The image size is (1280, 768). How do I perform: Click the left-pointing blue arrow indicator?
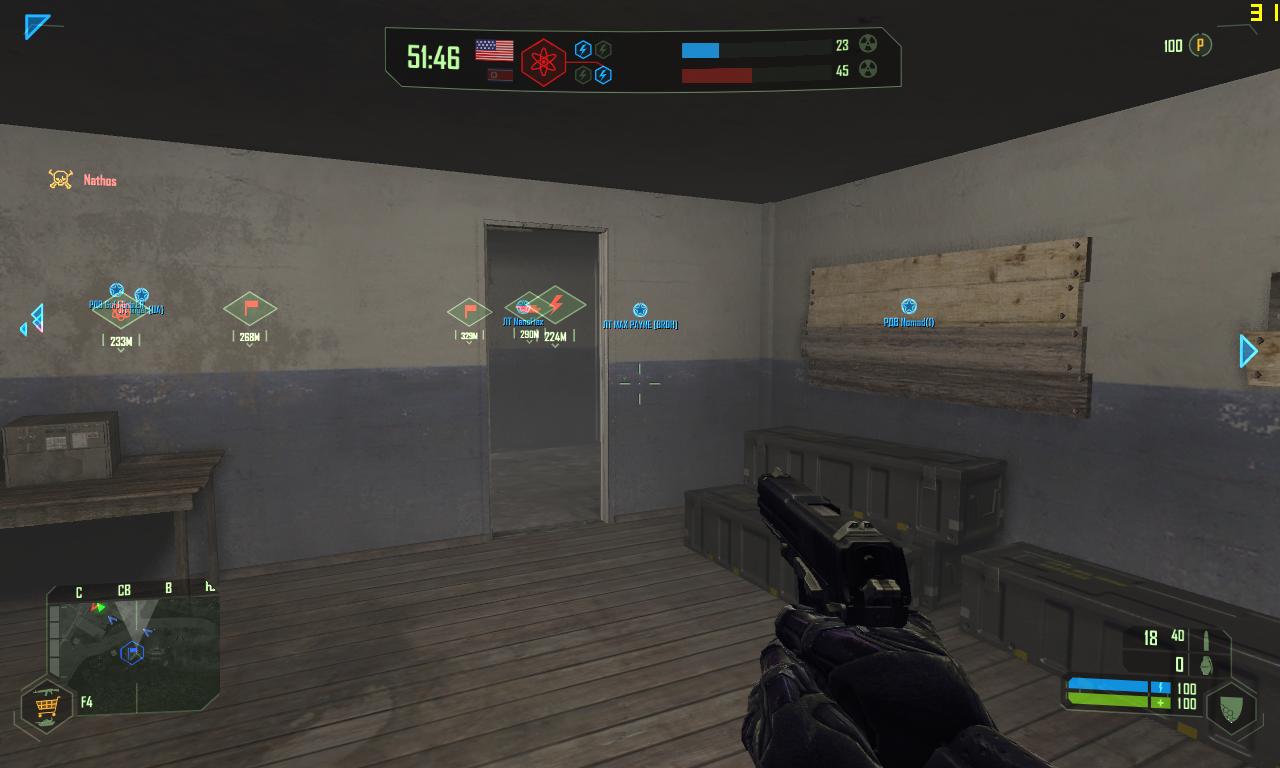33,321
